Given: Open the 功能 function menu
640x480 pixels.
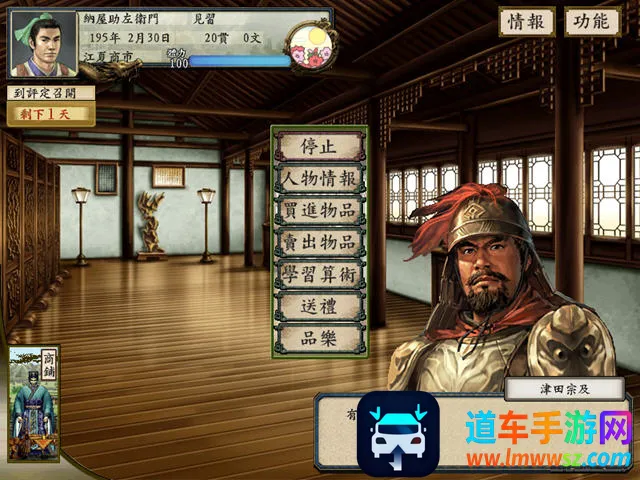Looking at the screenshot, I should [x=592, y=21].
